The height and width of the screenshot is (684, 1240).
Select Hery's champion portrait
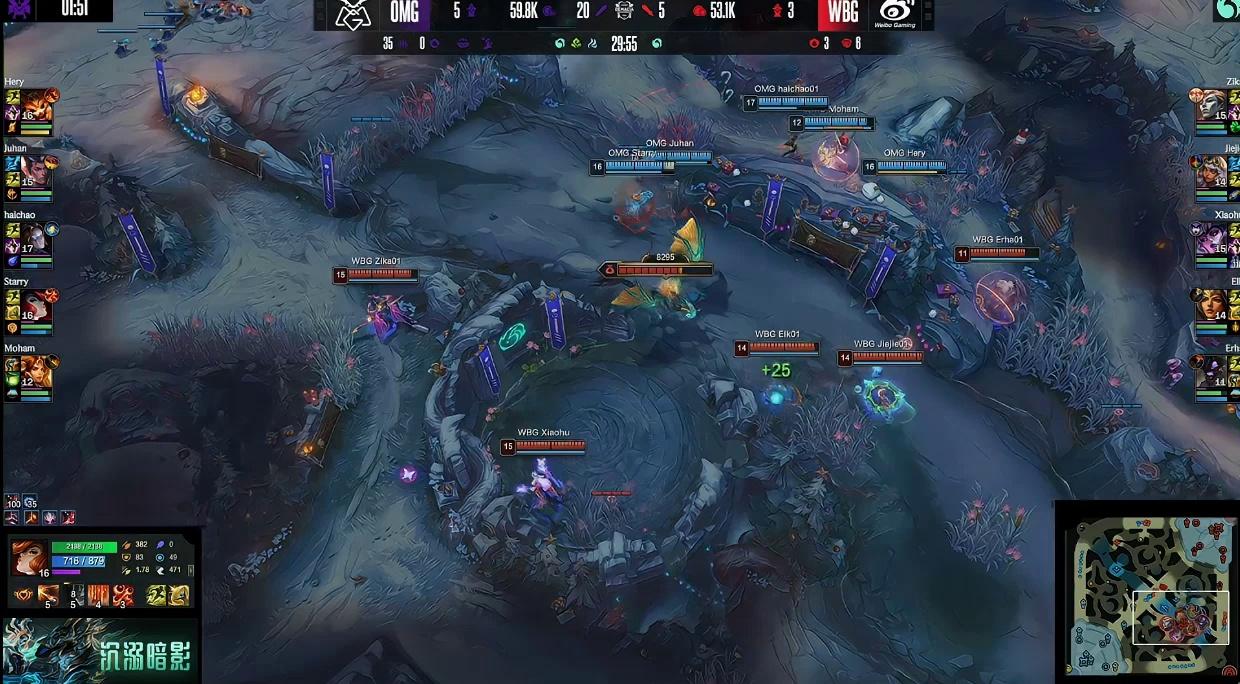[x=35, y=104]
